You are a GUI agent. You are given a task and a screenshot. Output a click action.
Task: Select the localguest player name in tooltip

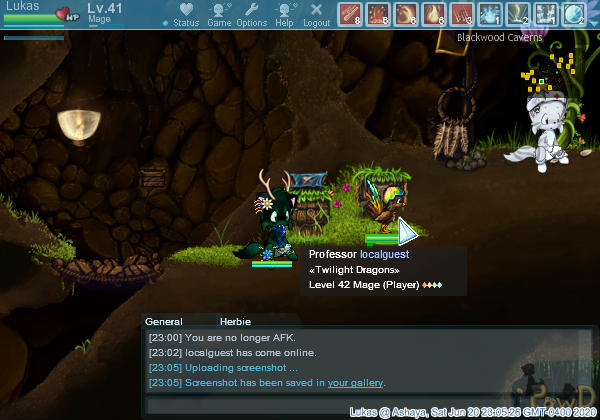tap(385, 255)
